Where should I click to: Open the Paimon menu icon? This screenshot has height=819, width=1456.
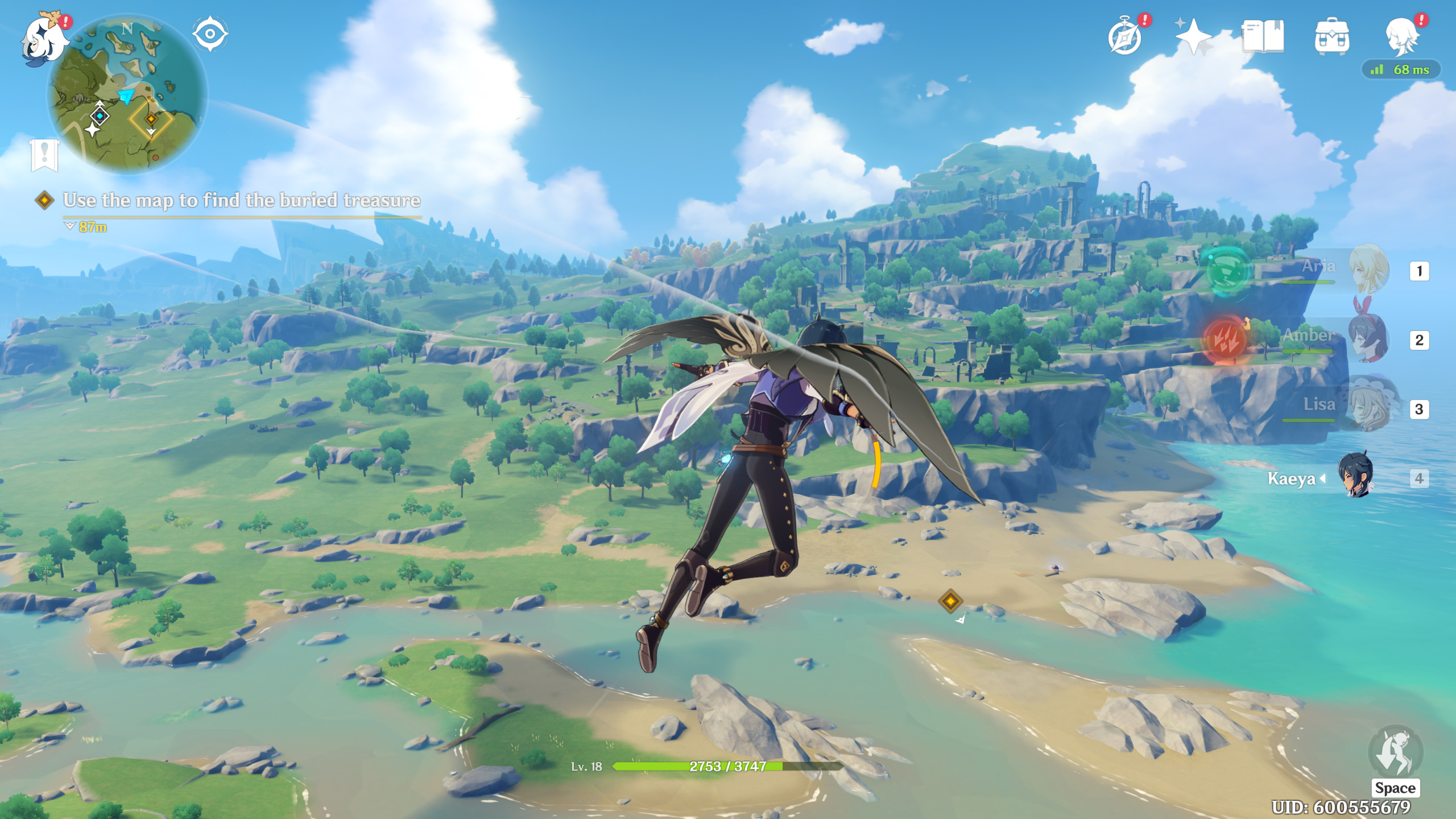(x=43, y=39)
